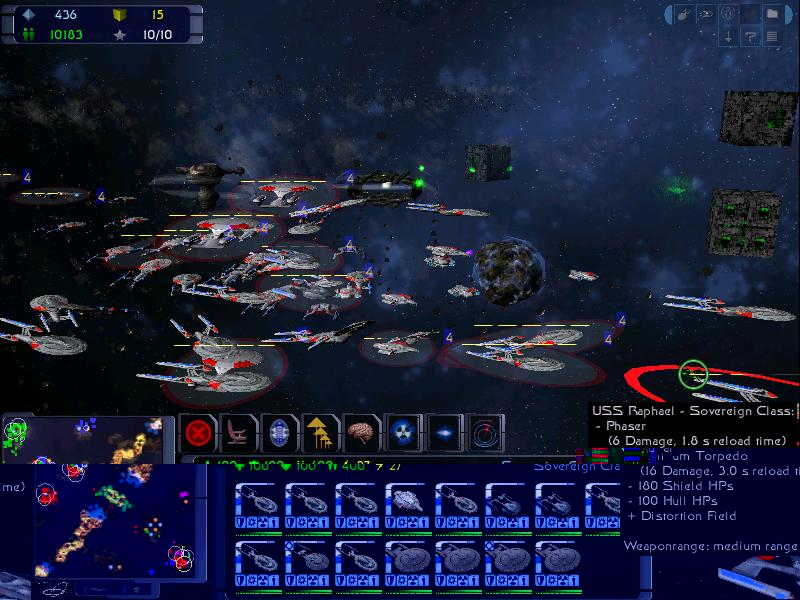Screen dimensions: 800x600
Task: Click the red cancel order button
Action: (200, 435)
